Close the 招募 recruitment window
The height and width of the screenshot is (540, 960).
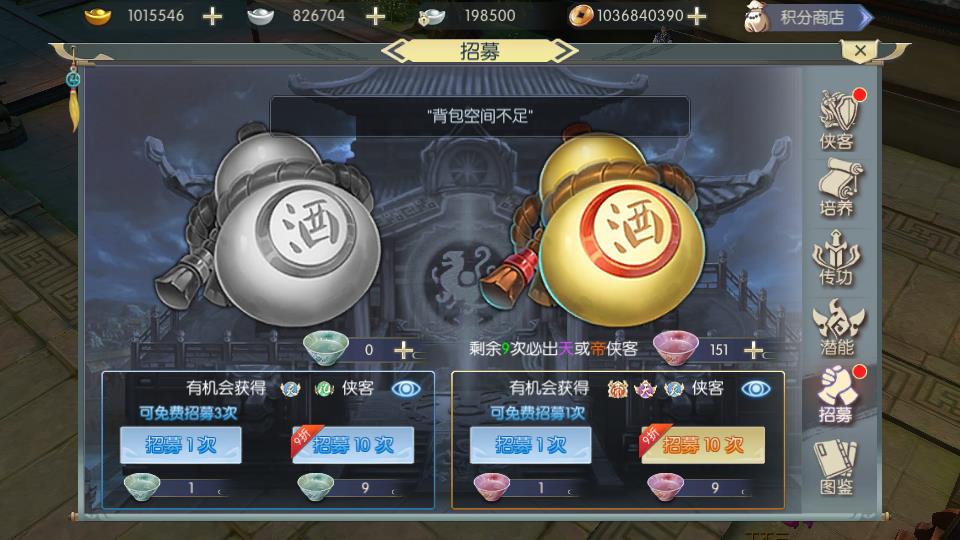(x=859, y=49)
